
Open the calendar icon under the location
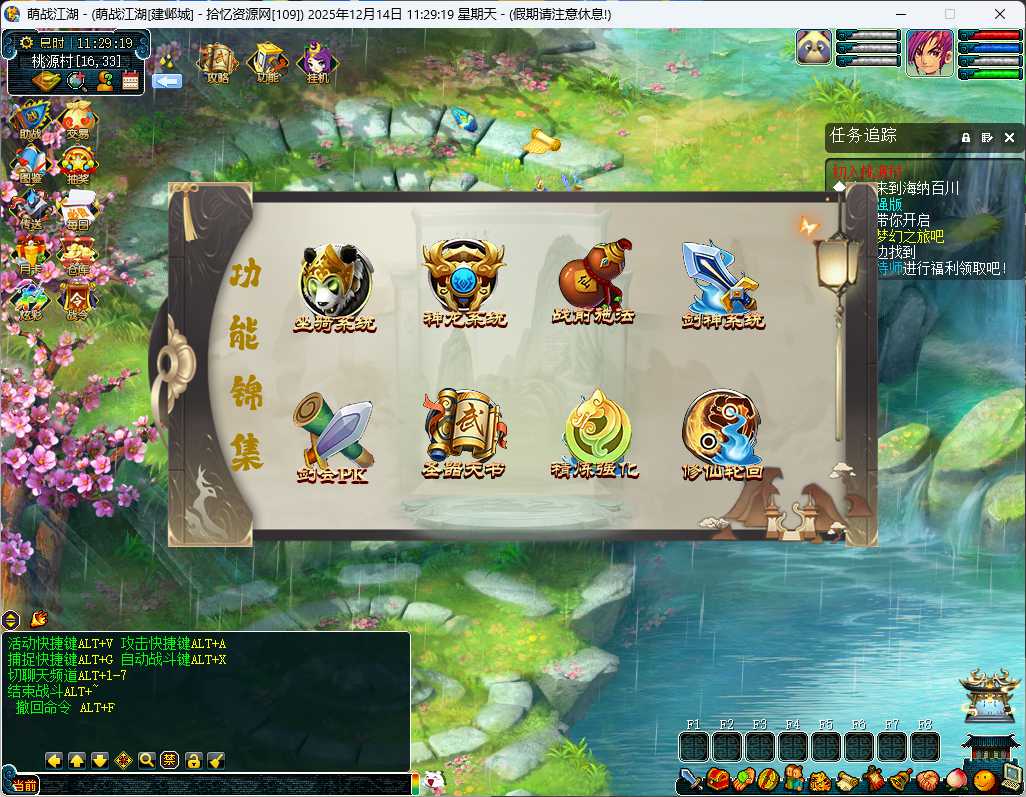pyautogui.click(x=130, y=82)
